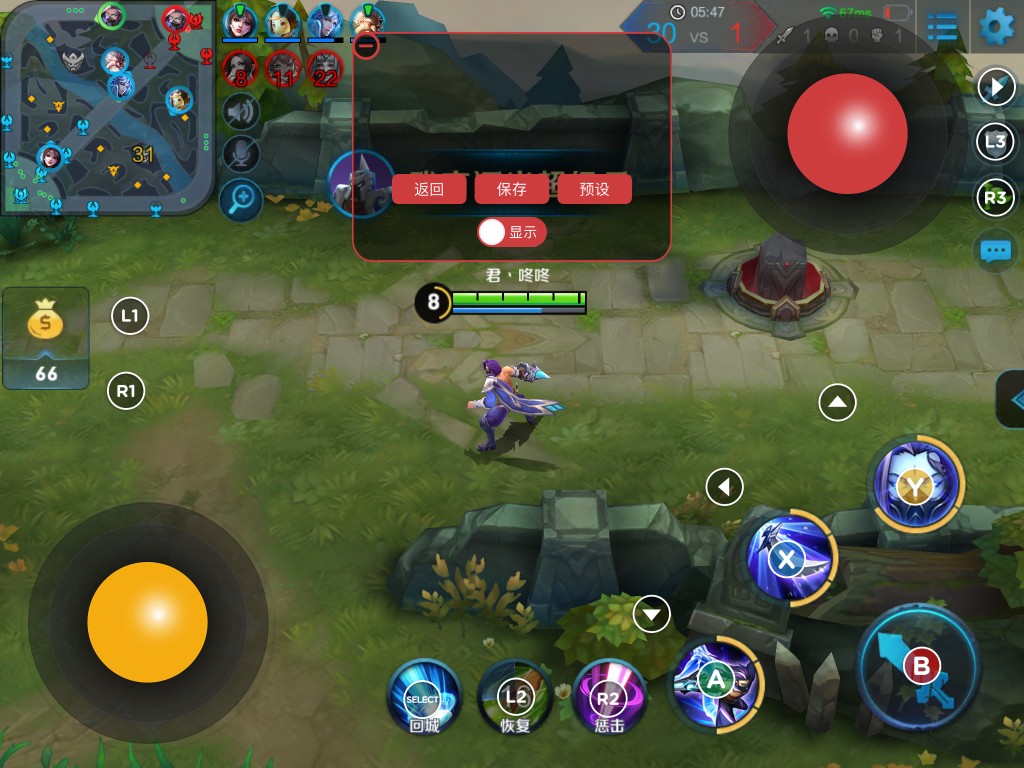The width and height of the screenshot is (1024, 768).
Task: Open the settings gear icon
Action: pyautogui.click(x=996, y=27)
